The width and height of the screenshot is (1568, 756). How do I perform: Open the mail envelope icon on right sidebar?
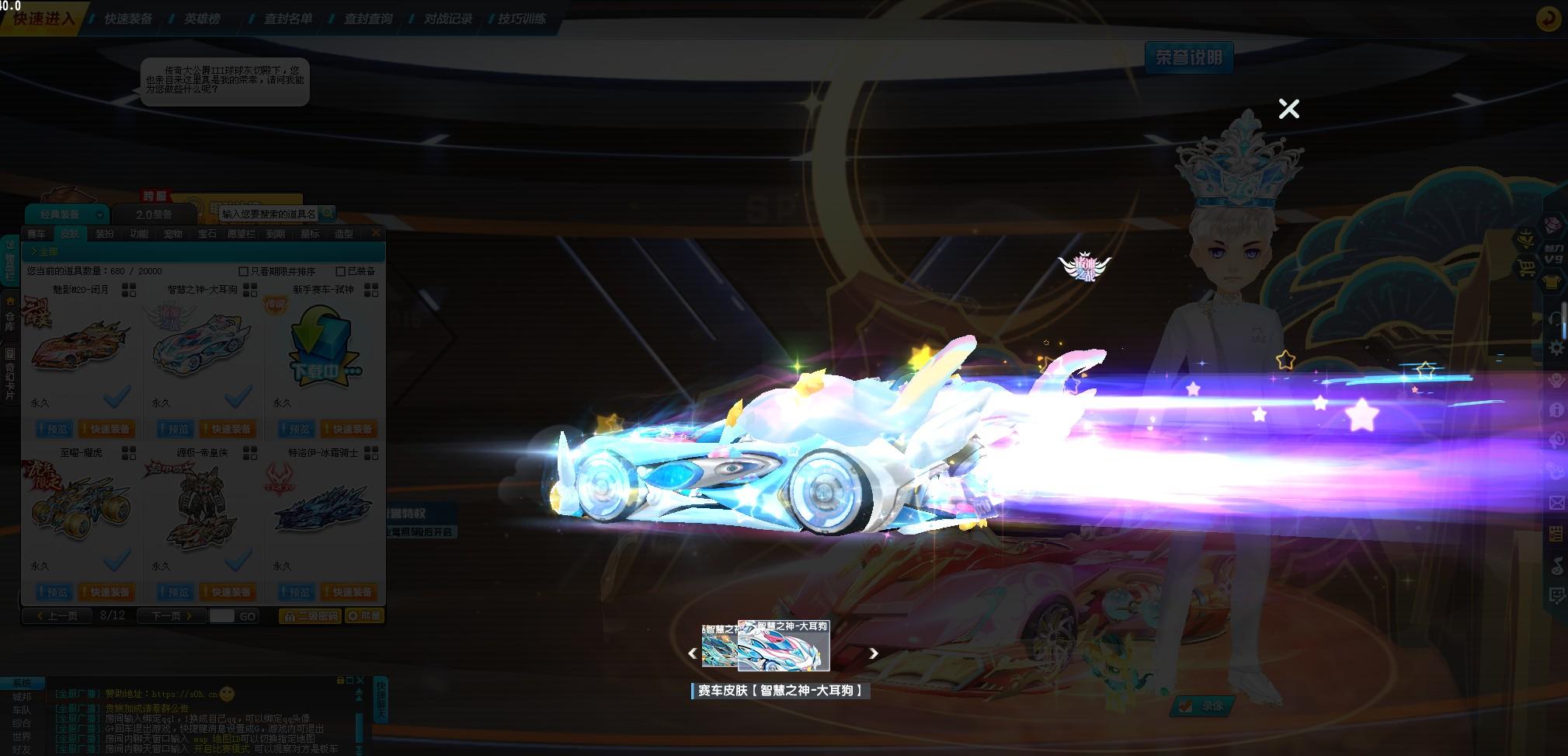(1557, 502)
